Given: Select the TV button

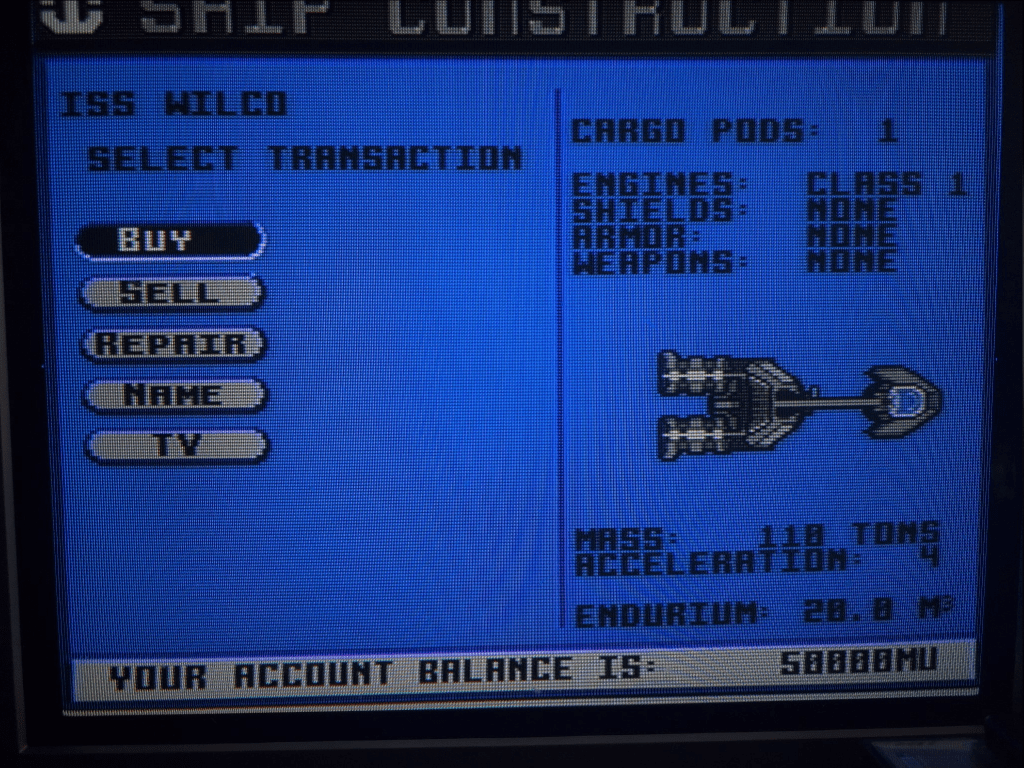Looking at the screenshot, I should 176,446.
